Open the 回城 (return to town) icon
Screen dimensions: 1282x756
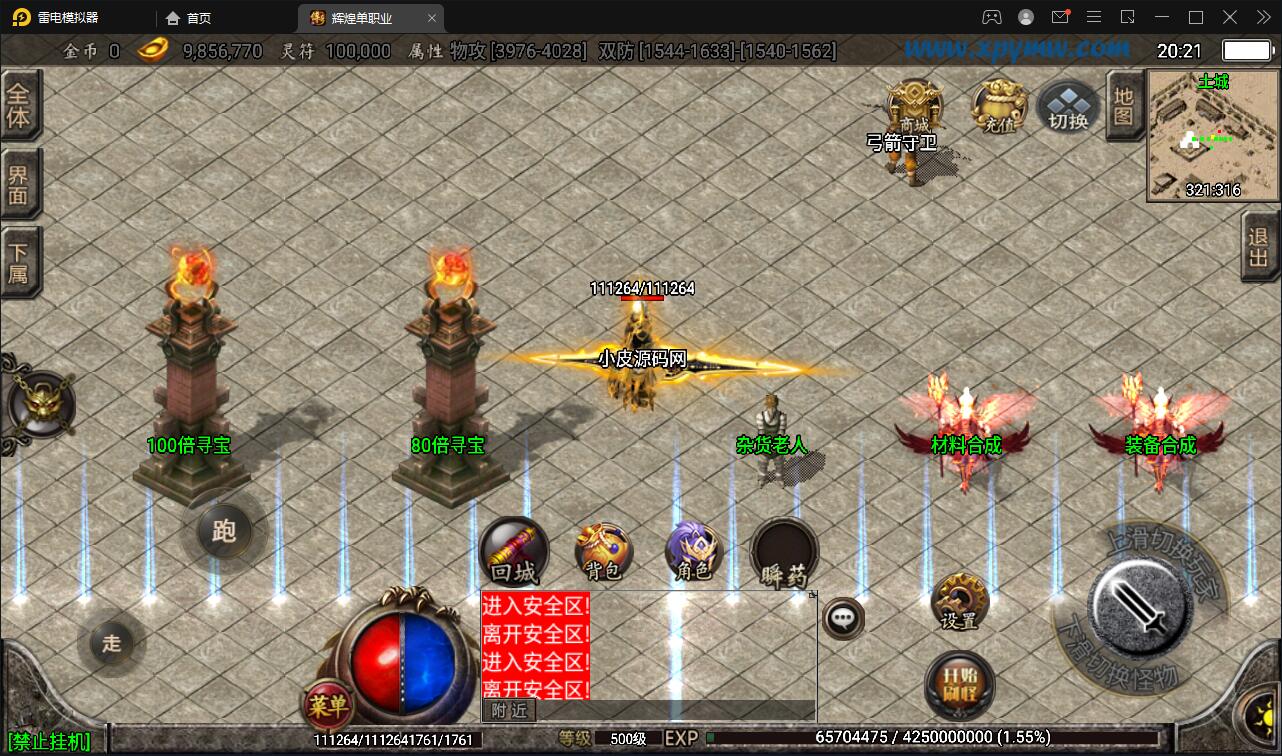[514, 551]
